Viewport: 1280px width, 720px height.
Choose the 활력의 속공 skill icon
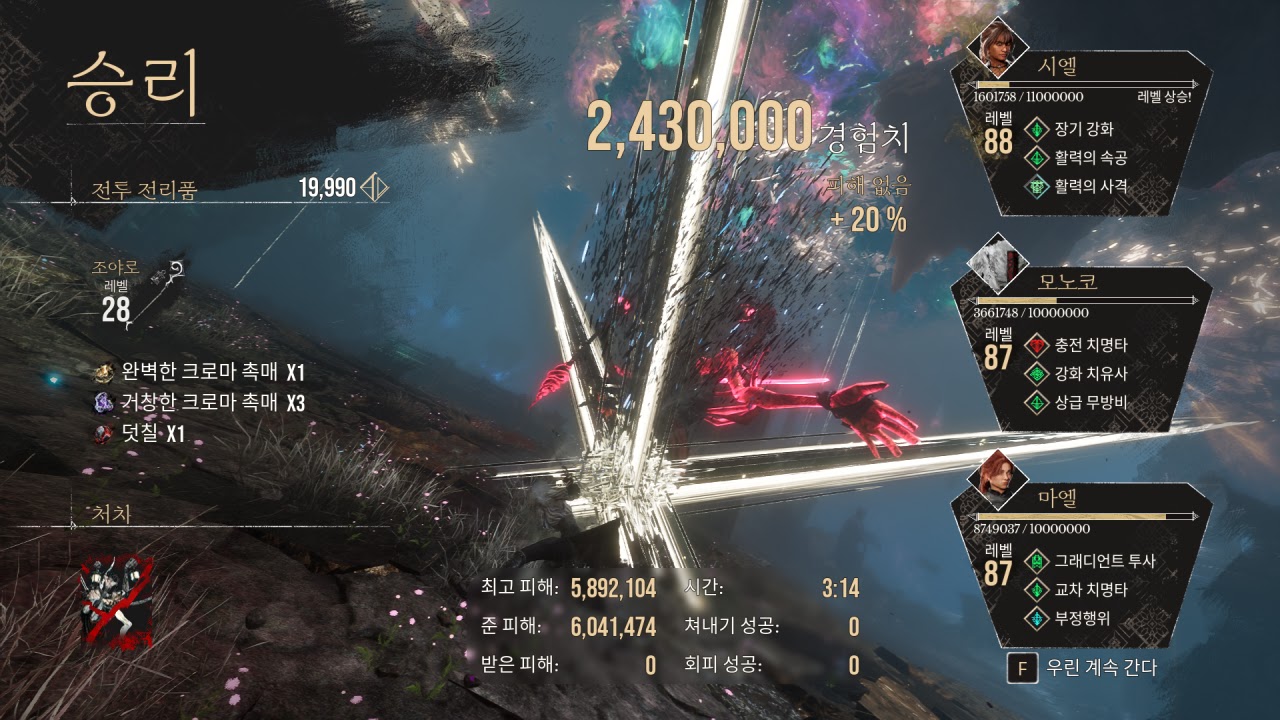click(x=1038, y=157)
